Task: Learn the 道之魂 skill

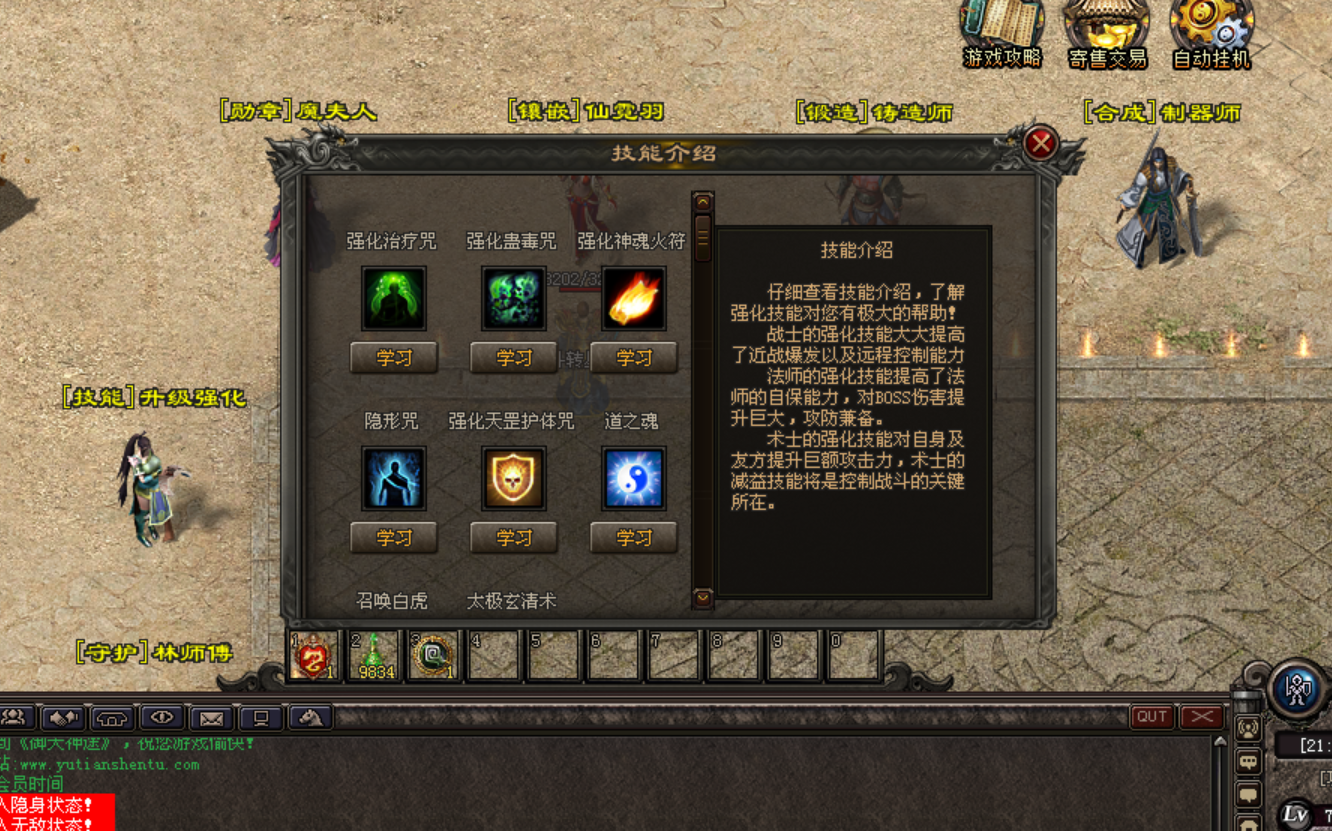Action: tap(633, 538)
